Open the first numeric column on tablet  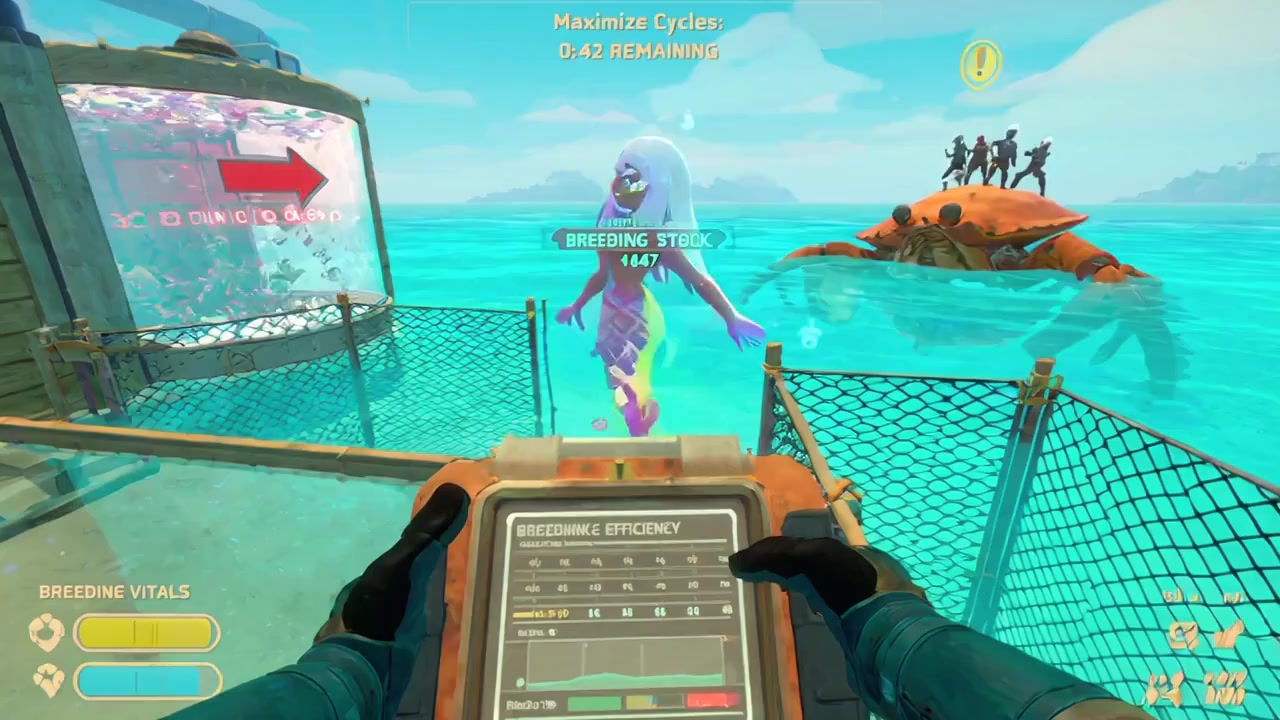point(535,561)
